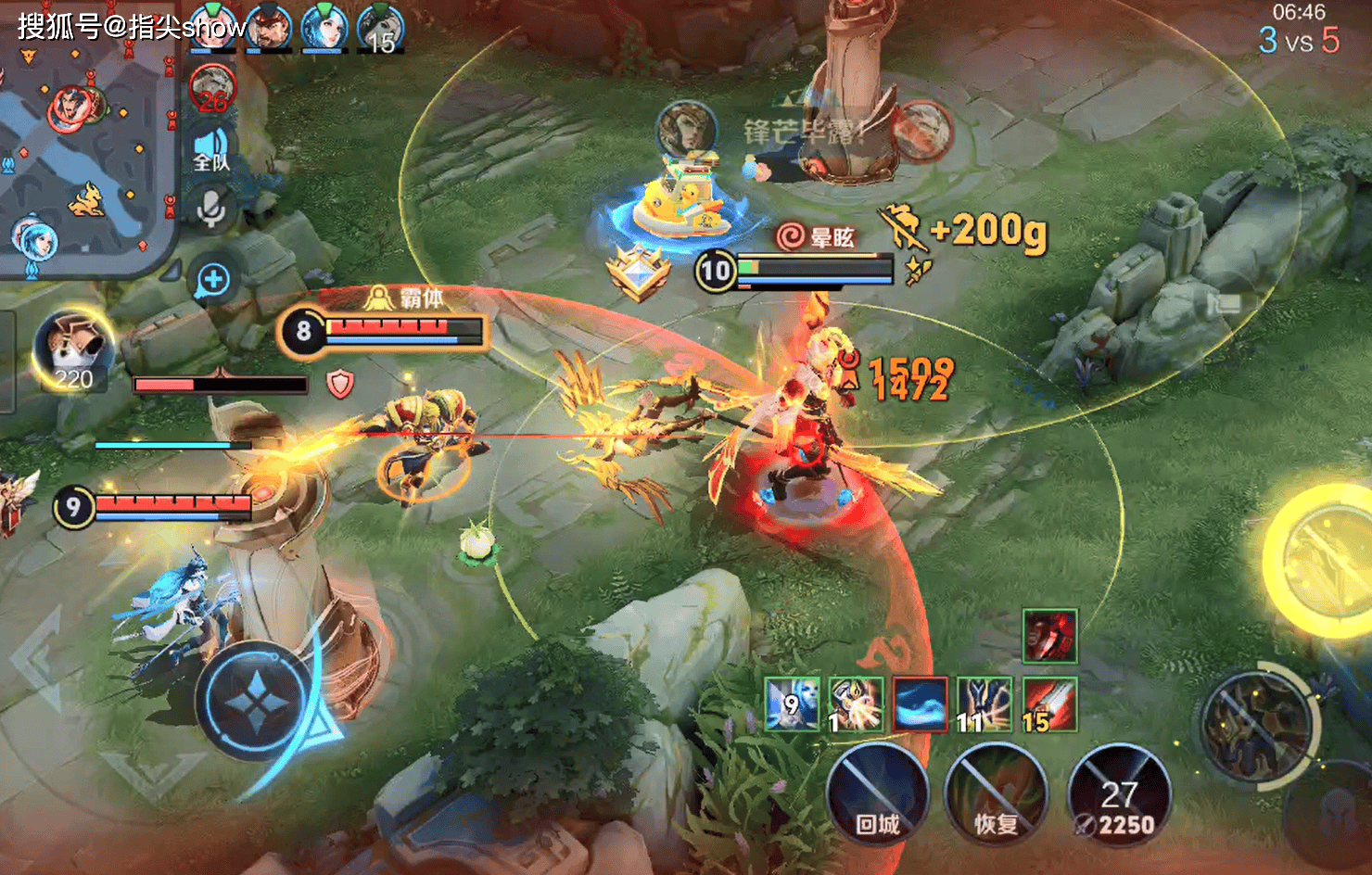Activate the 回城 recall button
This screenshot has width=1372, height=875.
pyautogui.click(x=877, y=795)
